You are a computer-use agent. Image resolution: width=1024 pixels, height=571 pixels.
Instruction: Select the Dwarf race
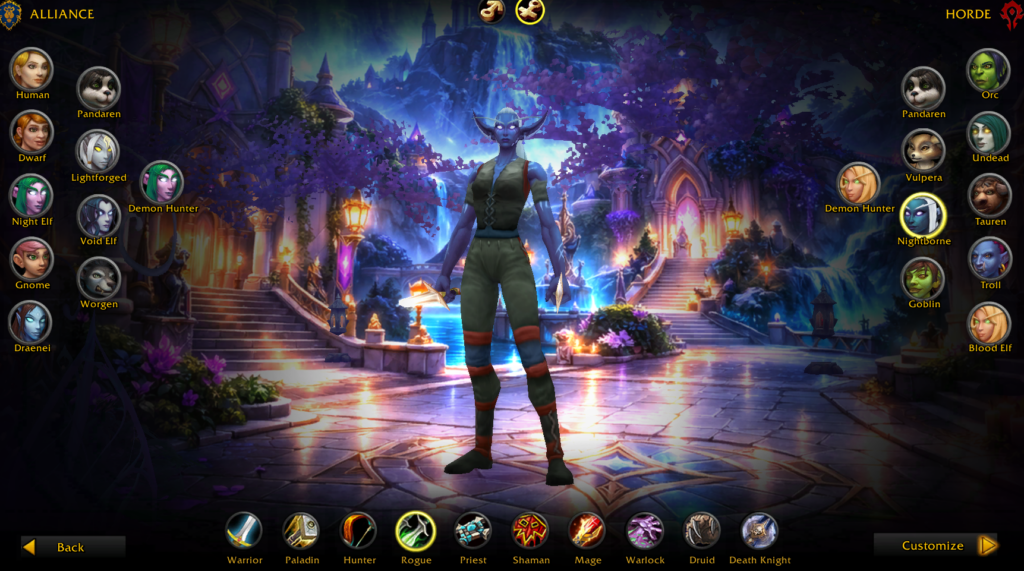(x=32, y=131)
